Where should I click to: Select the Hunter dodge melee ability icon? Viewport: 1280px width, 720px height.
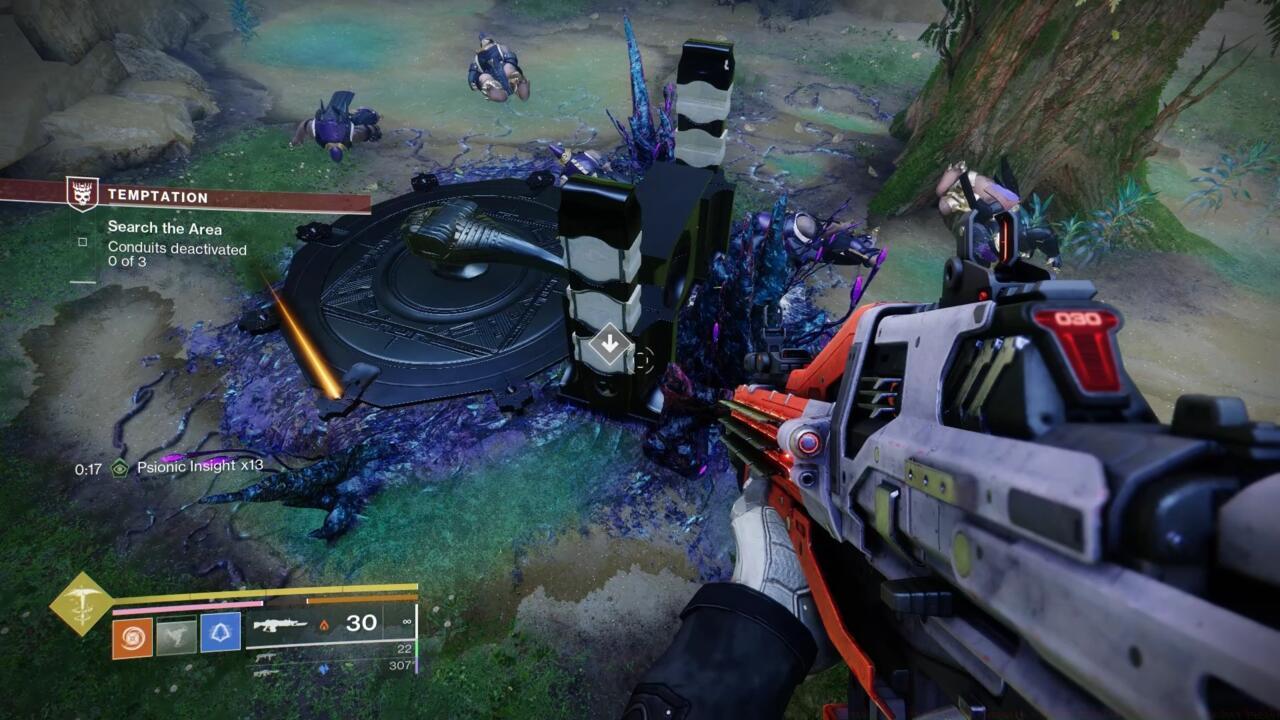[x=177, y=634]
